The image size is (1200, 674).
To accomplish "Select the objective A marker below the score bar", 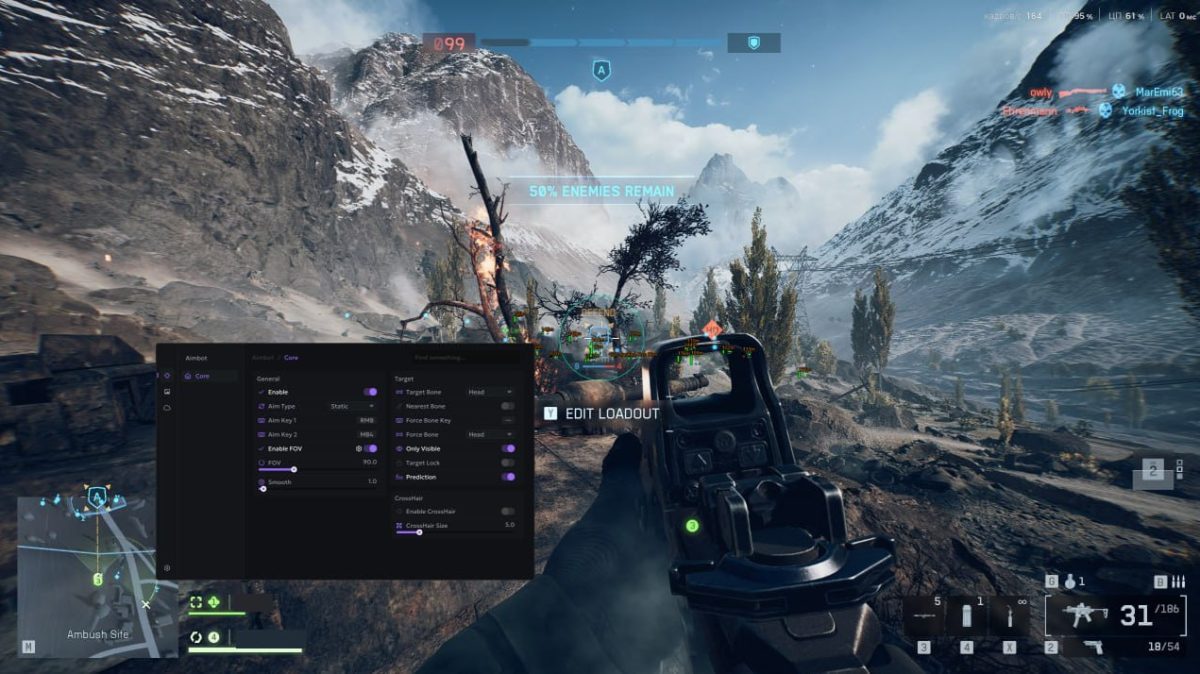I will pos(601,71).
